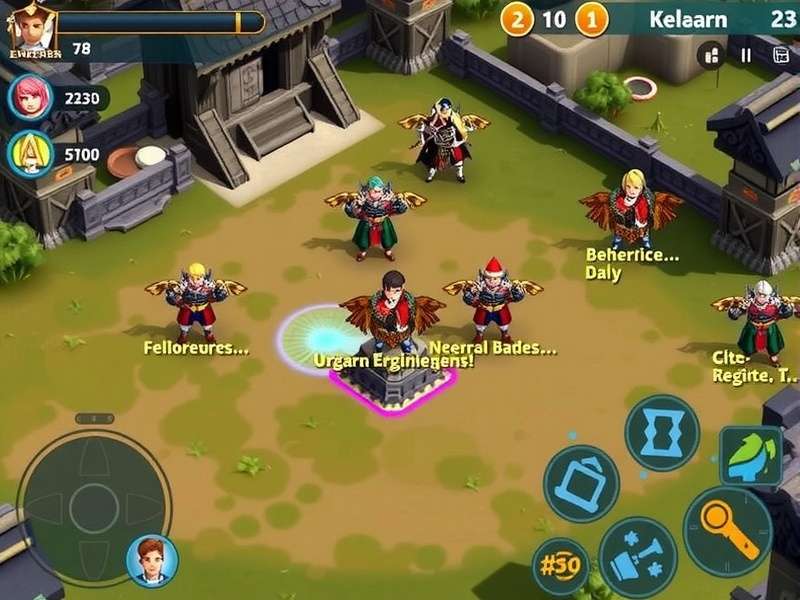Click the save disk icon
Image resolution: width=800 pixels, height=600 pixels.
(780, 55)
